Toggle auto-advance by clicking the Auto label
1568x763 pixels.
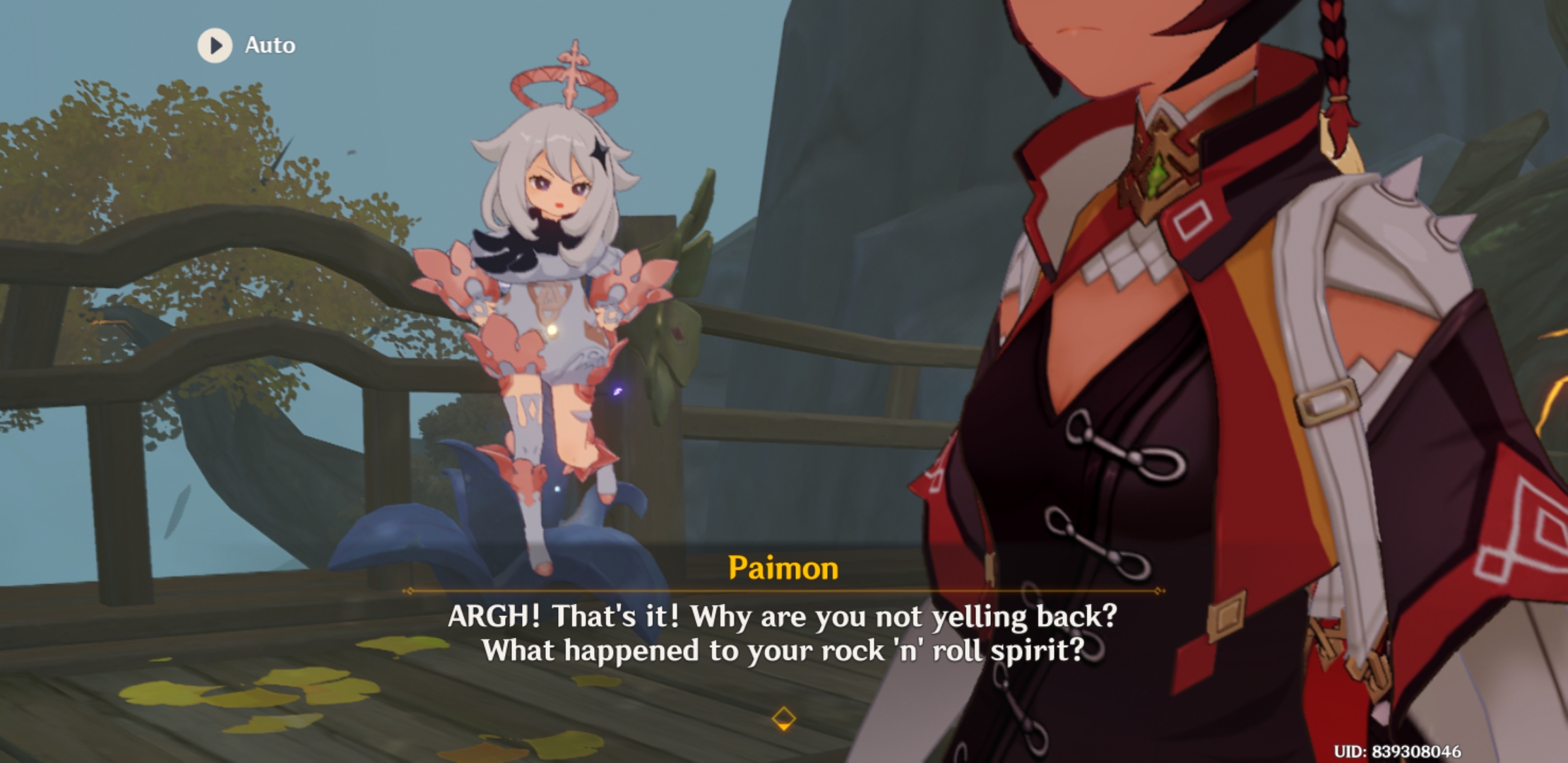(272, 45)
